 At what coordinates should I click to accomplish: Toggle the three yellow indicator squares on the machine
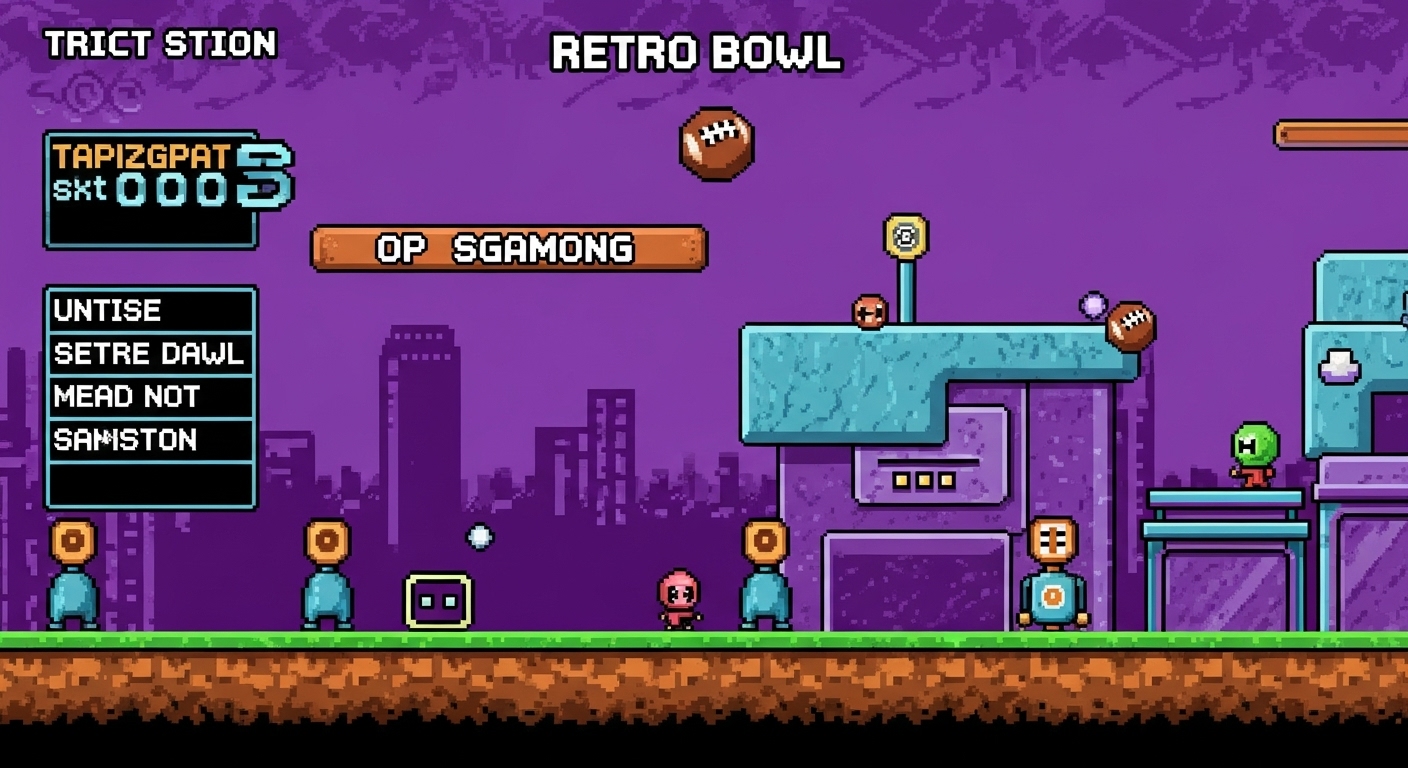pos(922,478)
